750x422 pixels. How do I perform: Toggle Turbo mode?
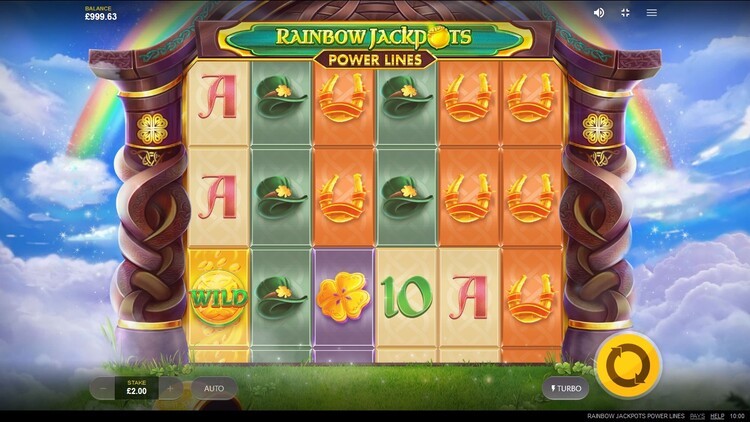[566, 388]
